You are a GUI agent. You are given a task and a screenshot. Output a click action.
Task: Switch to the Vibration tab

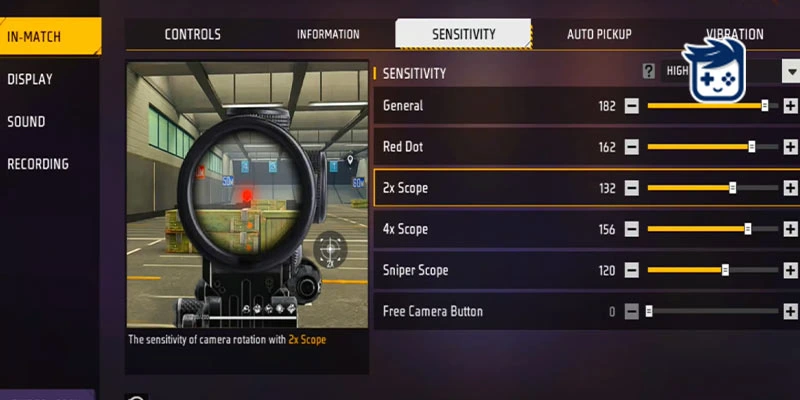(x=733, y=34)
